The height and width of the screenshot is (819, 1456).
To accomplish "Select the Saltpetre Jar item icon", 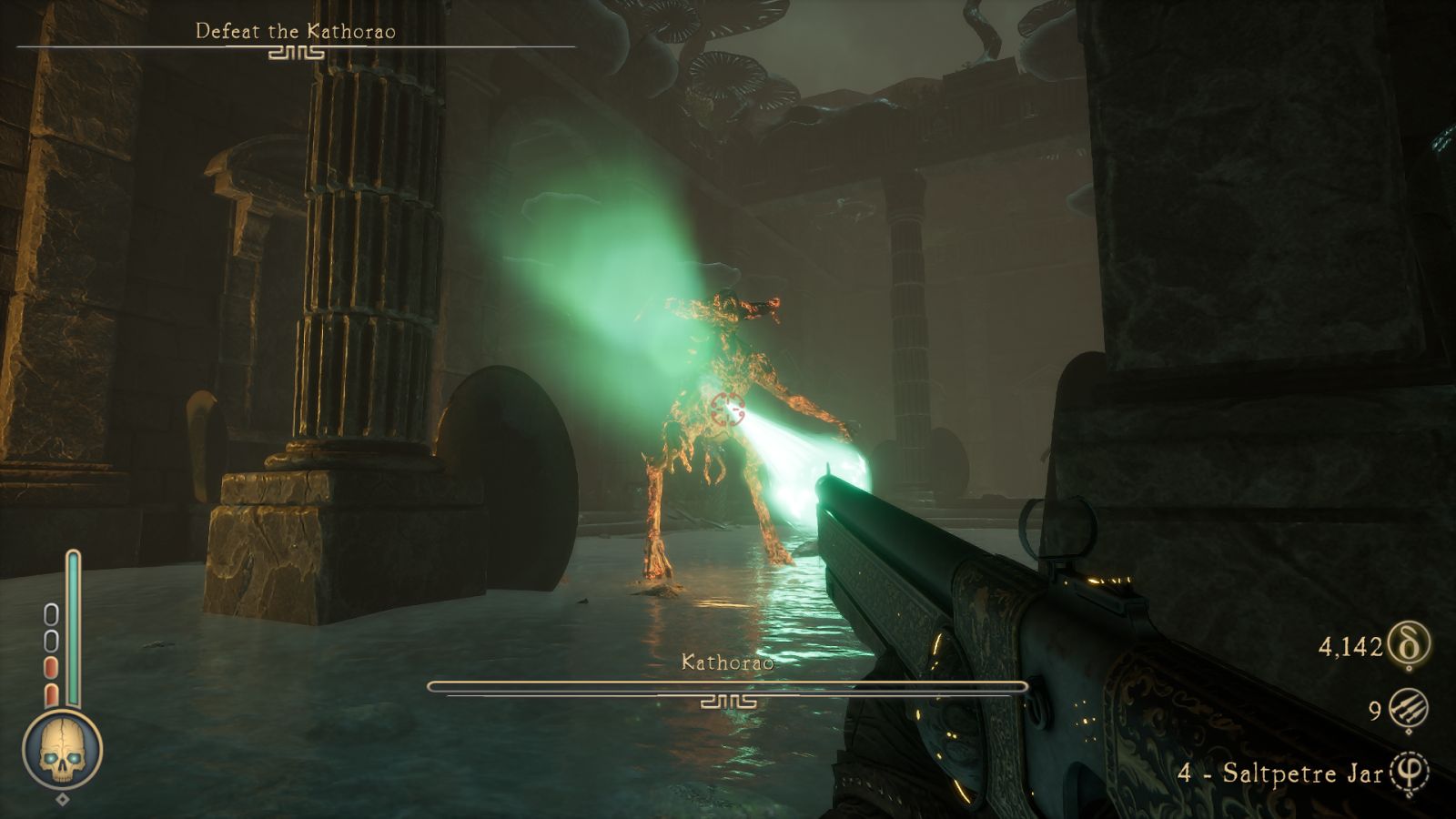I will click(x=1410, y=773).
